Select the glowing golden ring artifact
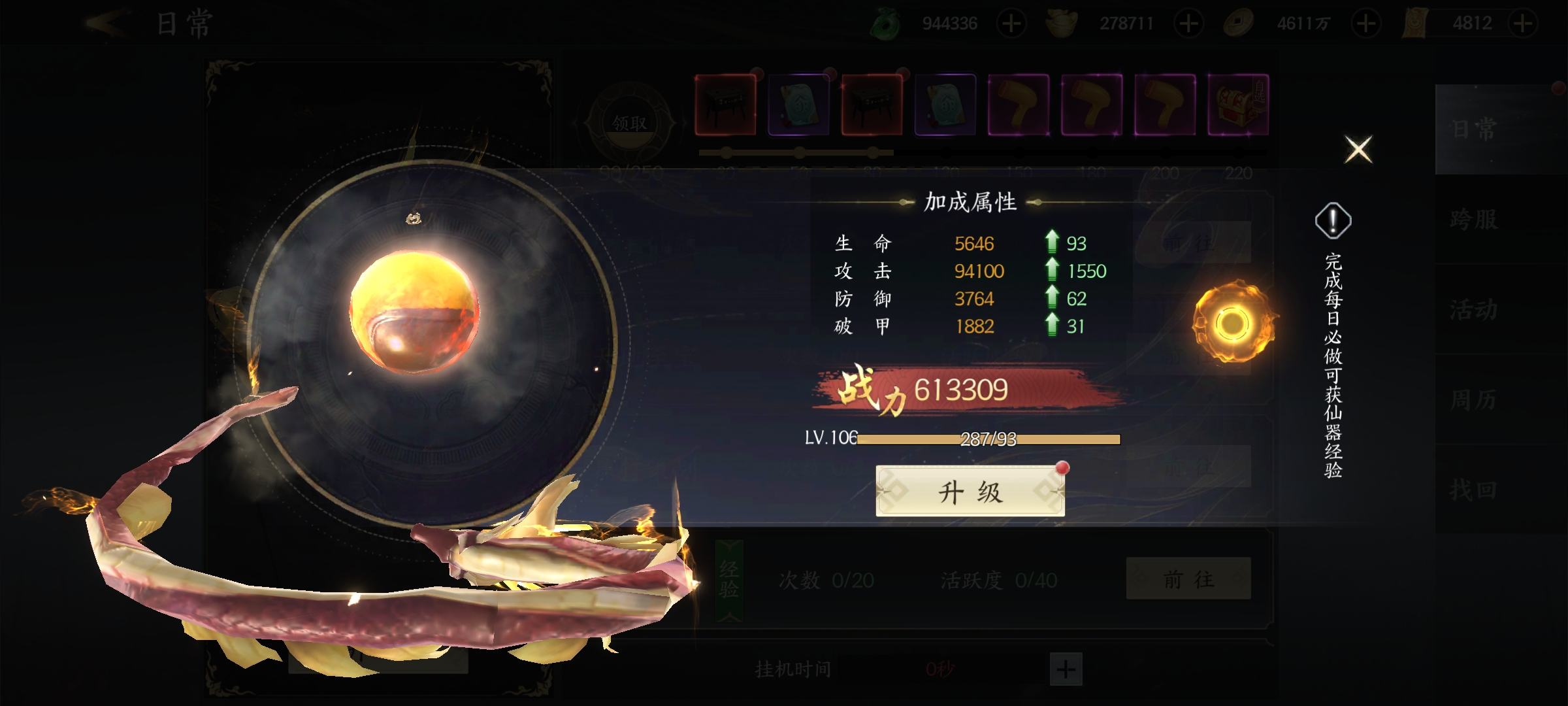This screenshot has height=706, width=1568. tap(1232, 322)
